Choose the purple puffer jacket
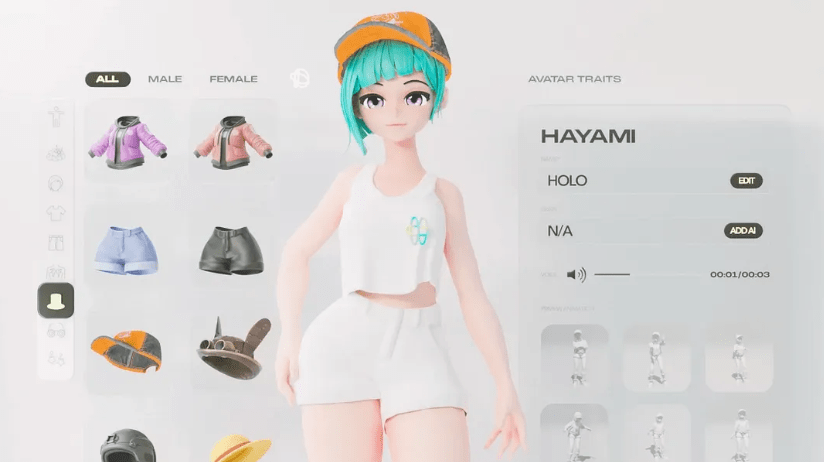 coord(127,140)
